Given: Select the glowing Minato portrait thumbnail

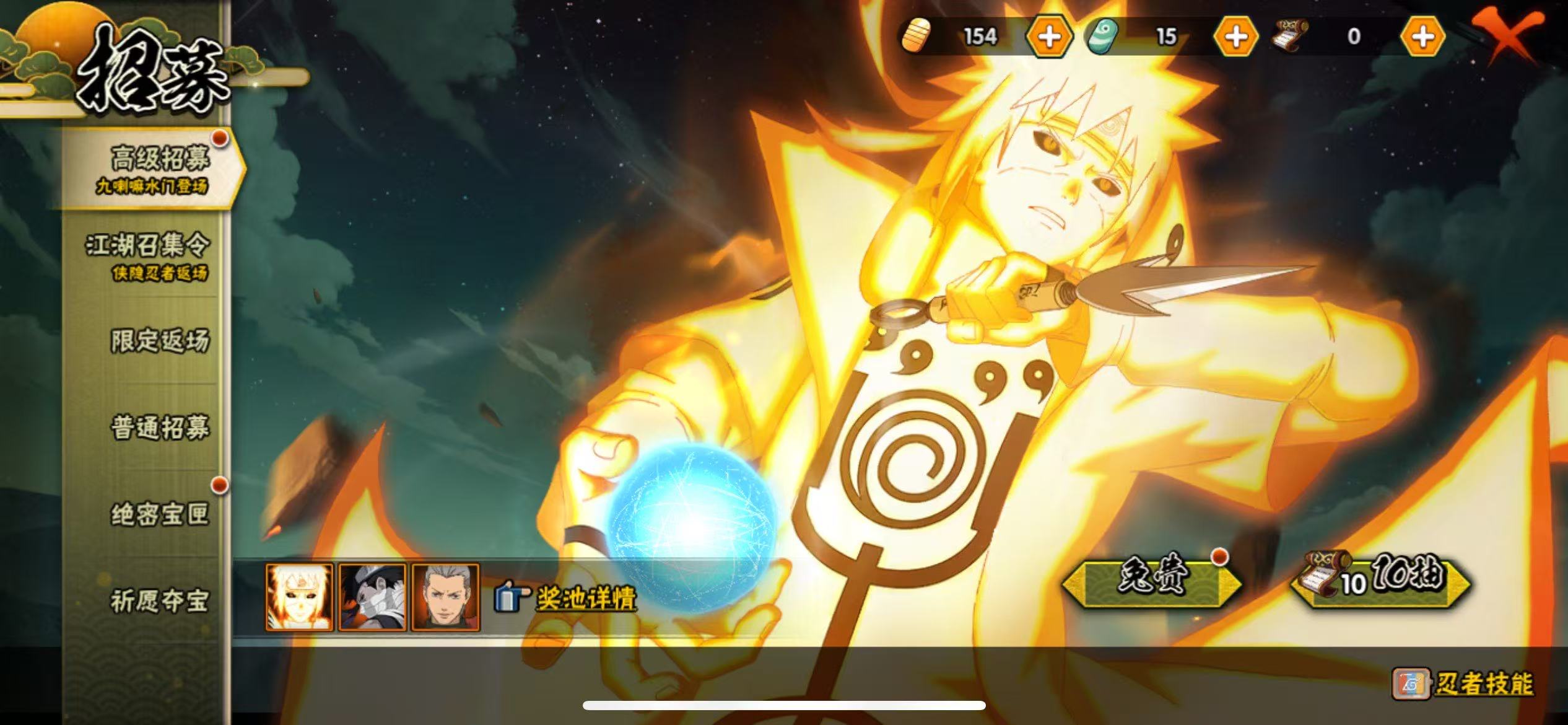Looking at the screenshot, I should (300, 597).
